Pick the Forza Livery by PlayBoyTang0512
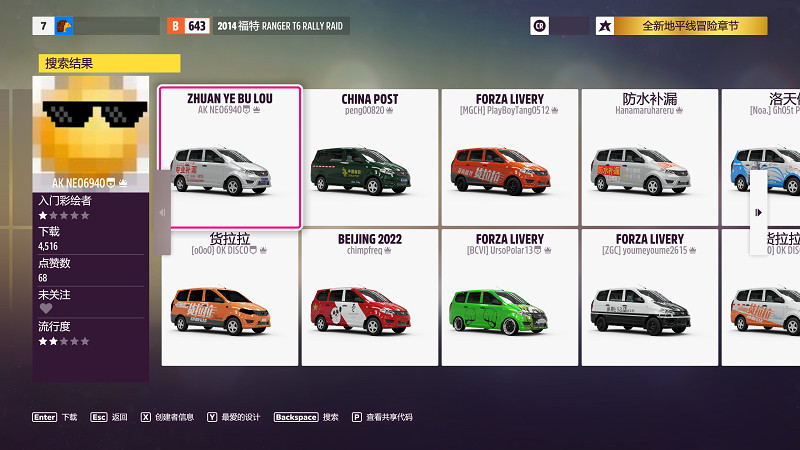Image resolution: width=800 pixels, height=450 pixels. pos(510,157)
